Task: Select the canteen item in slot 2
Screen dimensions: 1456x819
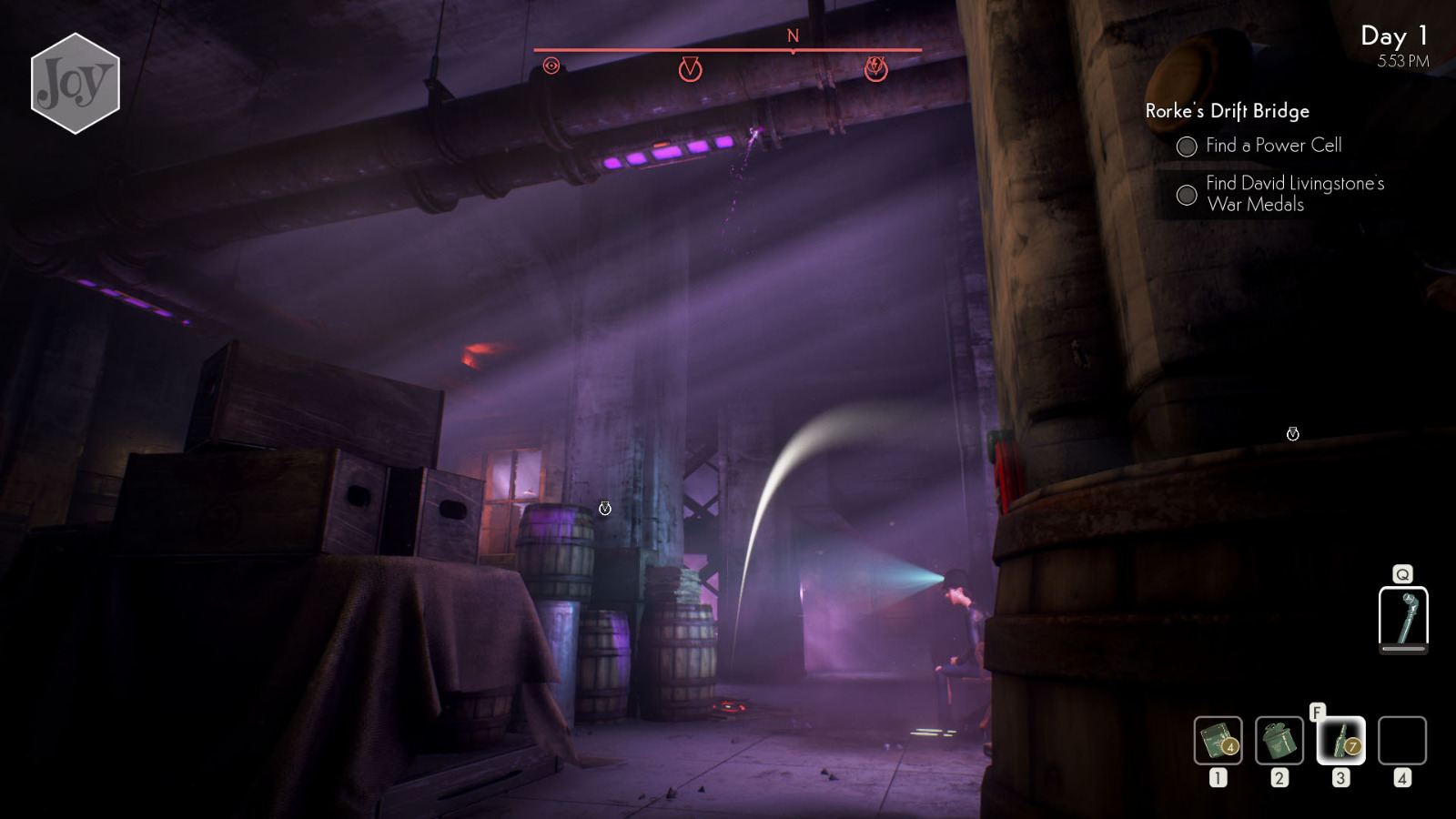Action: pos(1277,739)
